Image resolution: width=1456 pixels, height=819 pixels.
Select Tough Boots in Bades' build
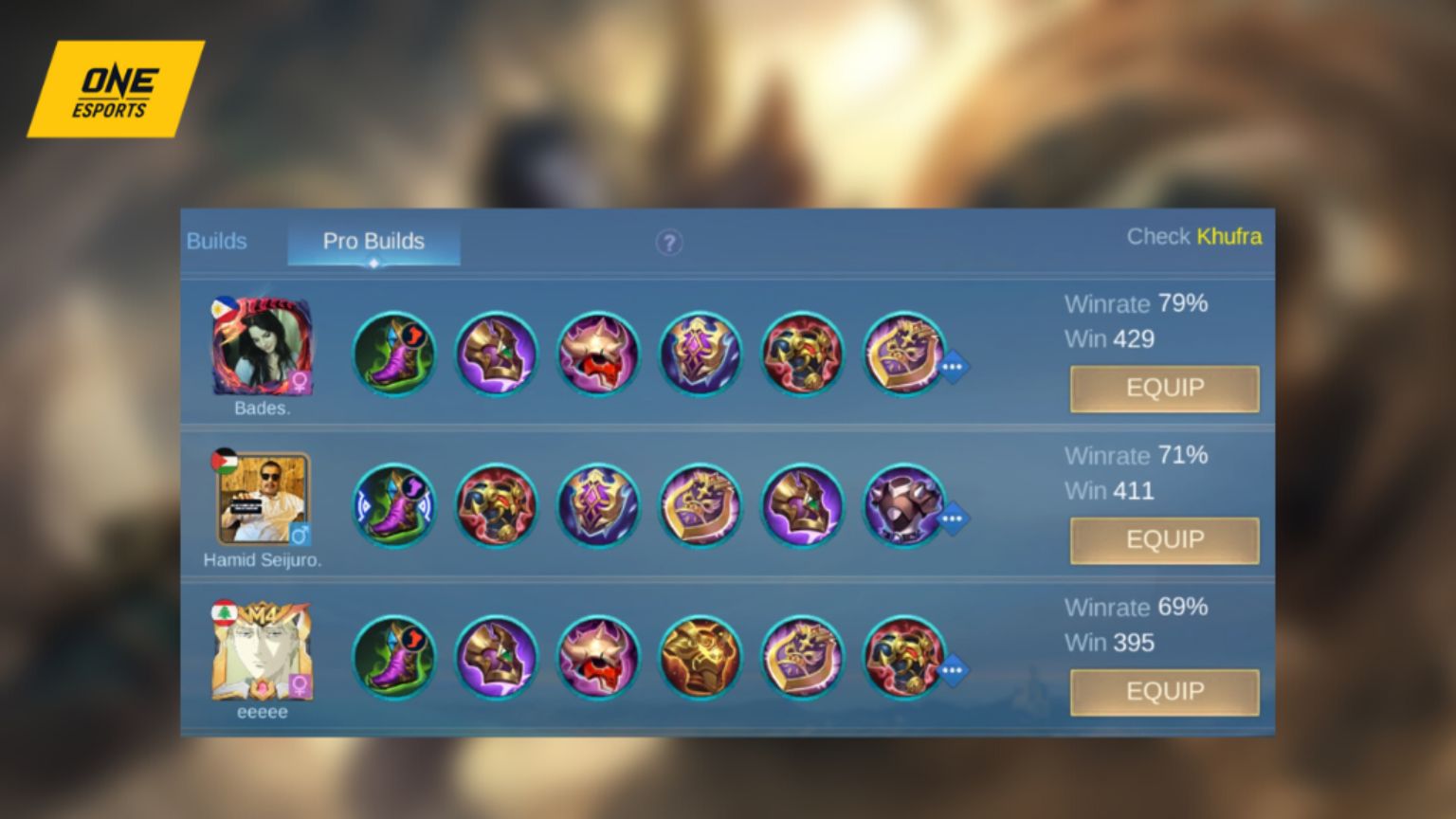point(393,355)
